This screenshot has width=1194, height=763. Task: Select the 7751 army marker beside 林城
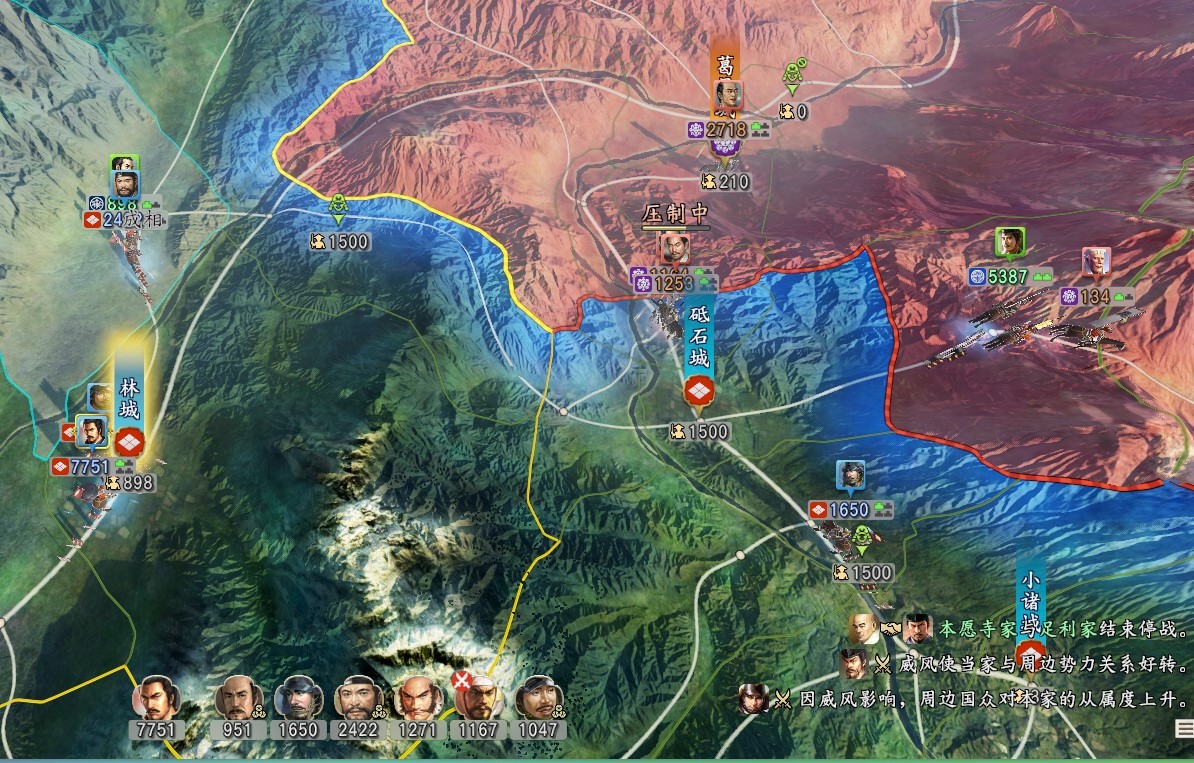[91, 434]
